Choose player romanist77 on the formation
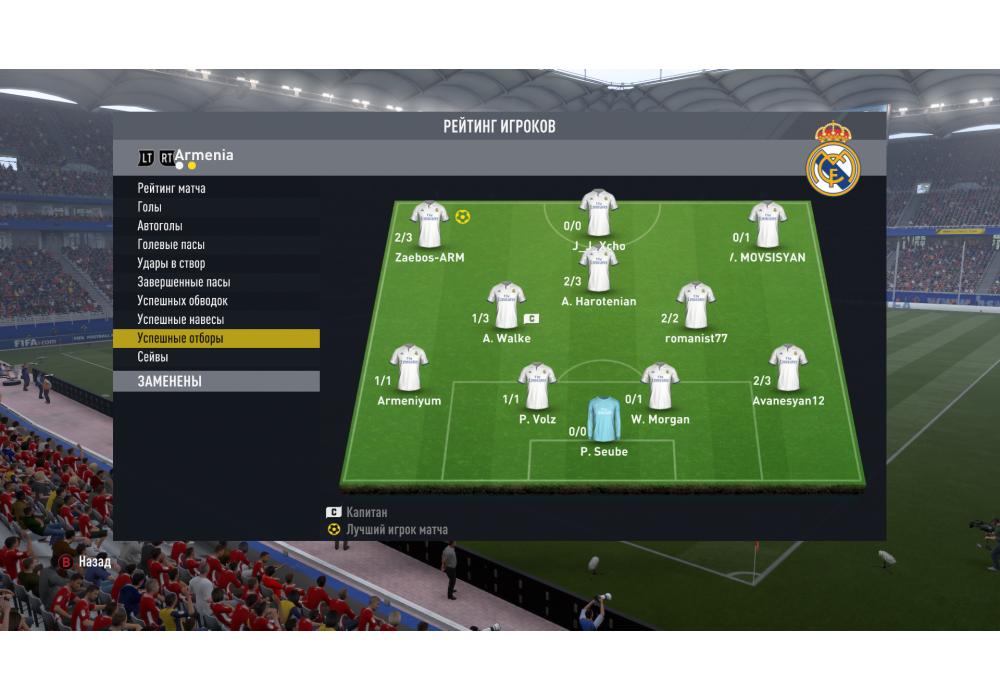Viewport: 1000px width, 700px height. click(x=695, y=305)
